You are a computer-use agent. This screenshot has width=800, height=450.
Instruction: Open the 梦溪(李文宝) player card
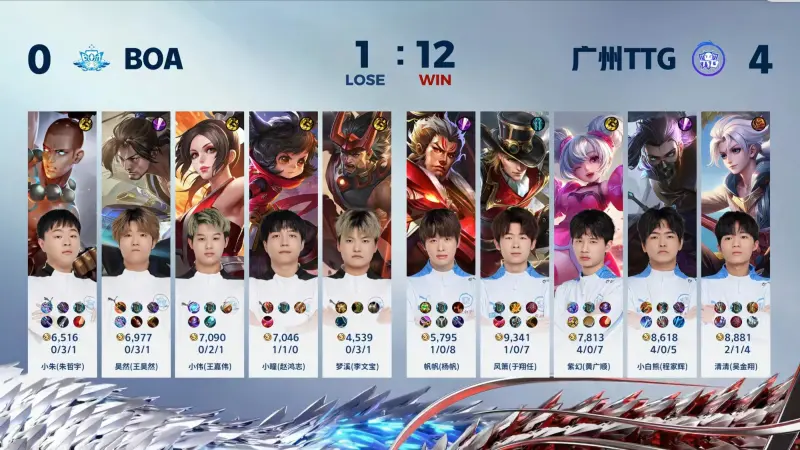click(356, 240)
